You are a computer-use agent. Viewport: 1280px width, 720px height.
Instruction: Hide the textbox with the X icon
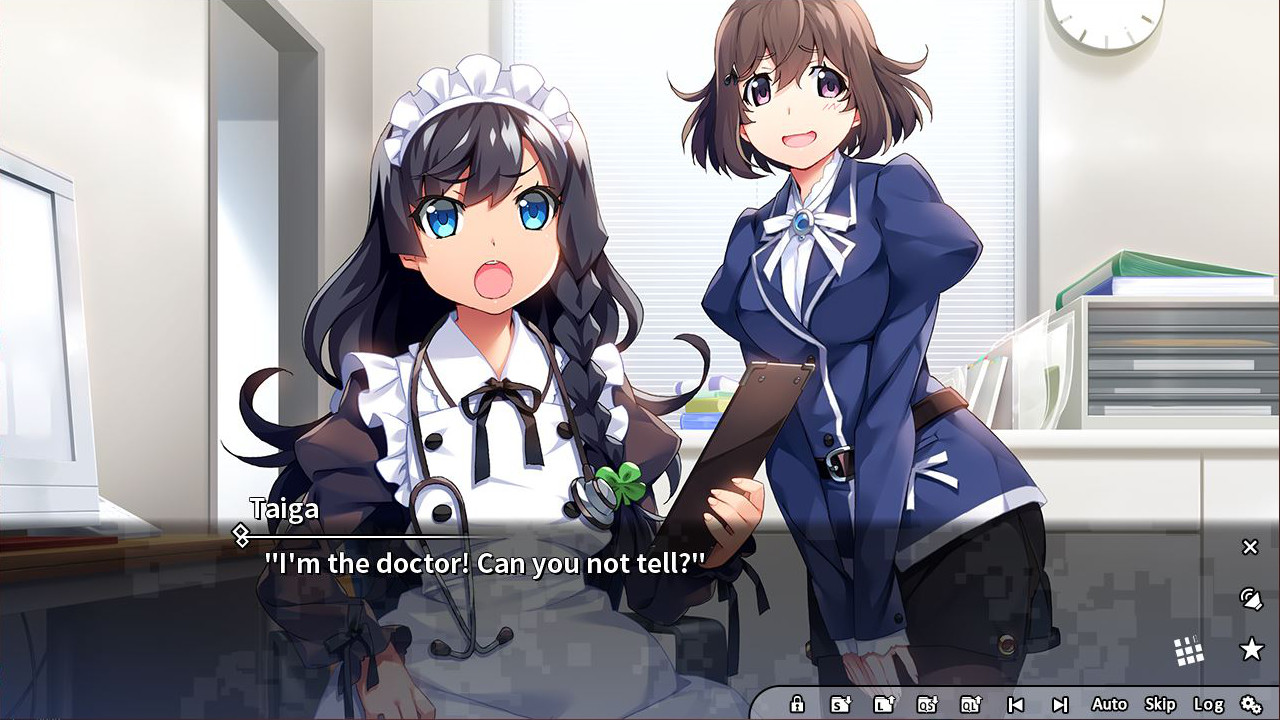point(1249,547)
